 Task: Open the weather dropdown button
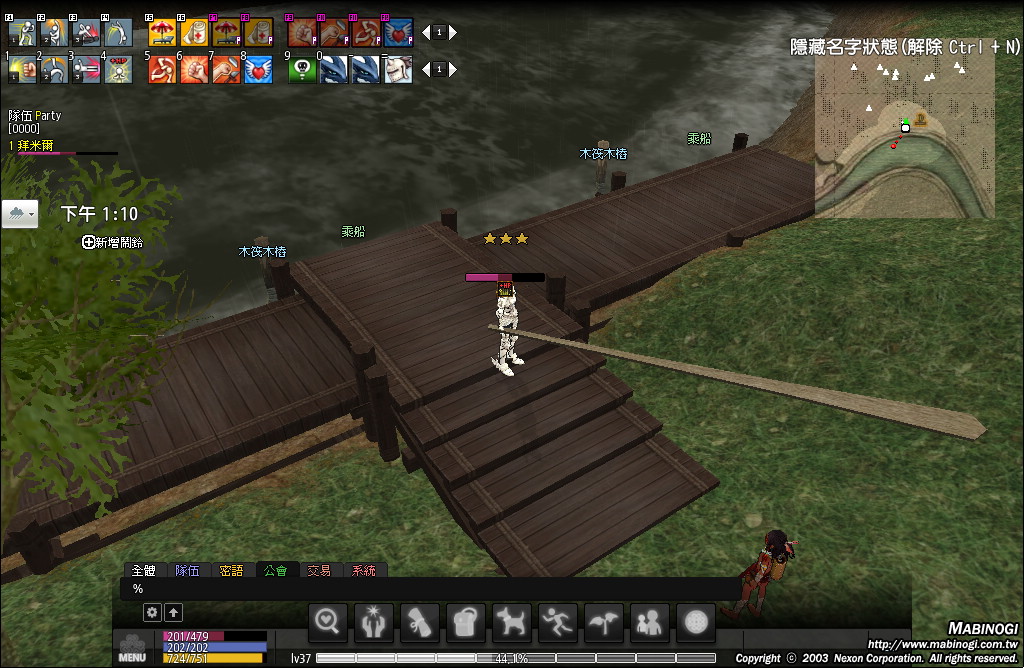[x=20, y=214]
